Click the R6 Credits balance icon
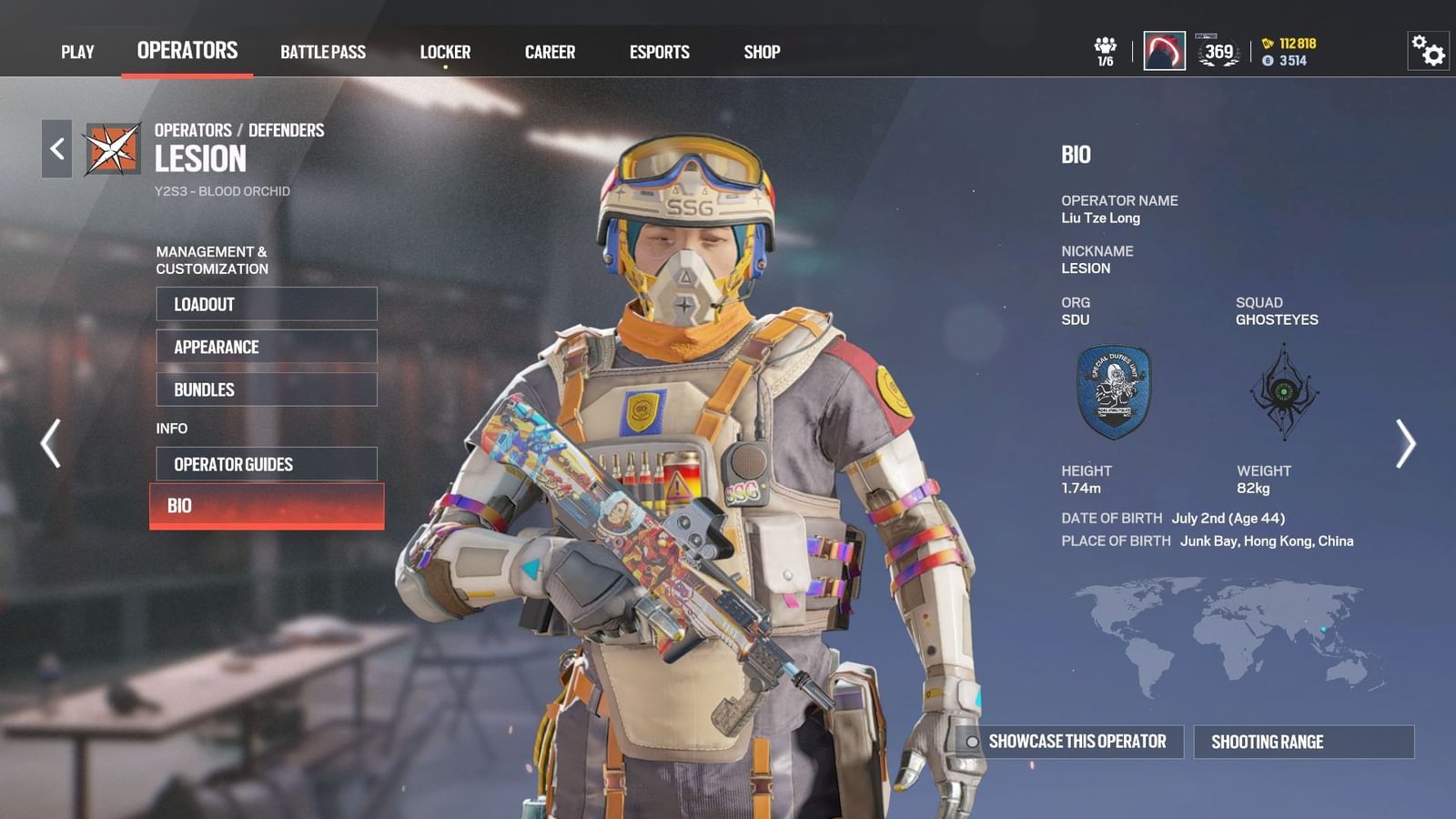Image resolution: width=1456 pixels, height=819 pixels. [1269, 62]
